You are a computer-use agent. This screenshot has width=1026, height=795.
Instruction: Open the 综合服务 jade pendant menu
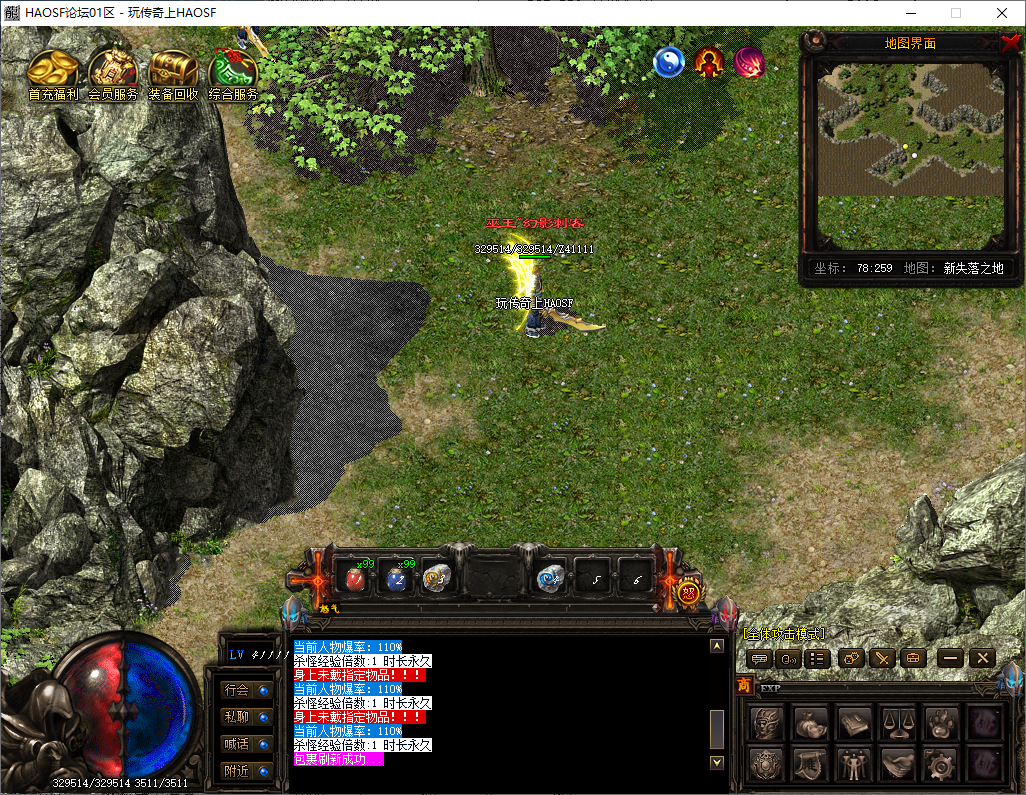point(233,73)
